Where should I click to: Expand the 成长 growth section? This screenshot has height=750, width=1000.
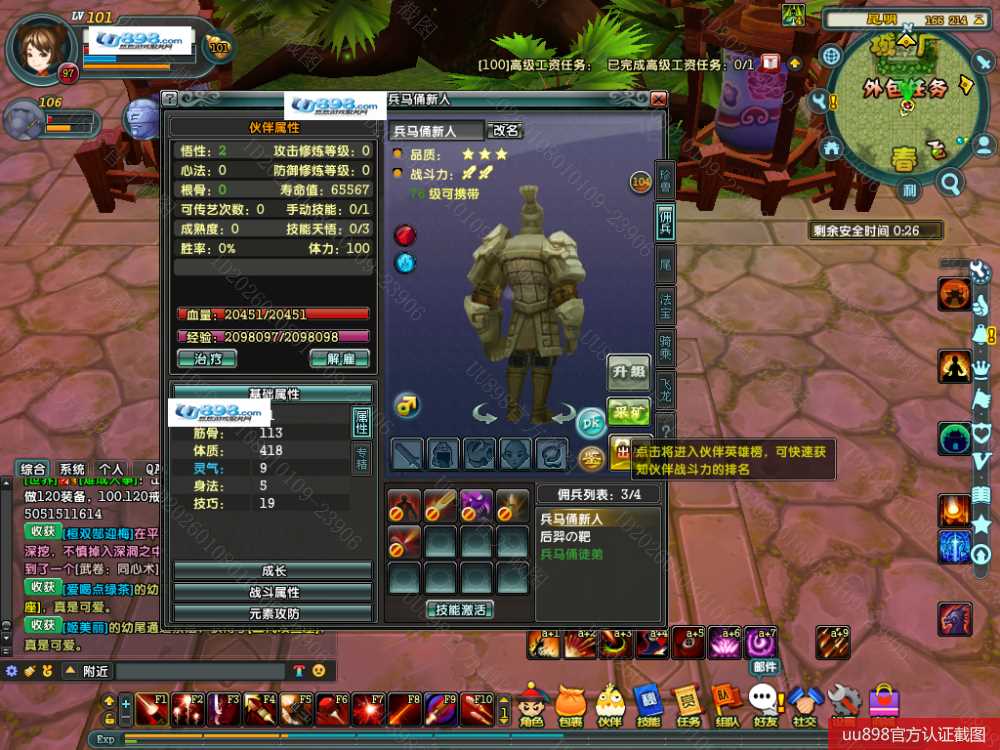tap(273, 571)
